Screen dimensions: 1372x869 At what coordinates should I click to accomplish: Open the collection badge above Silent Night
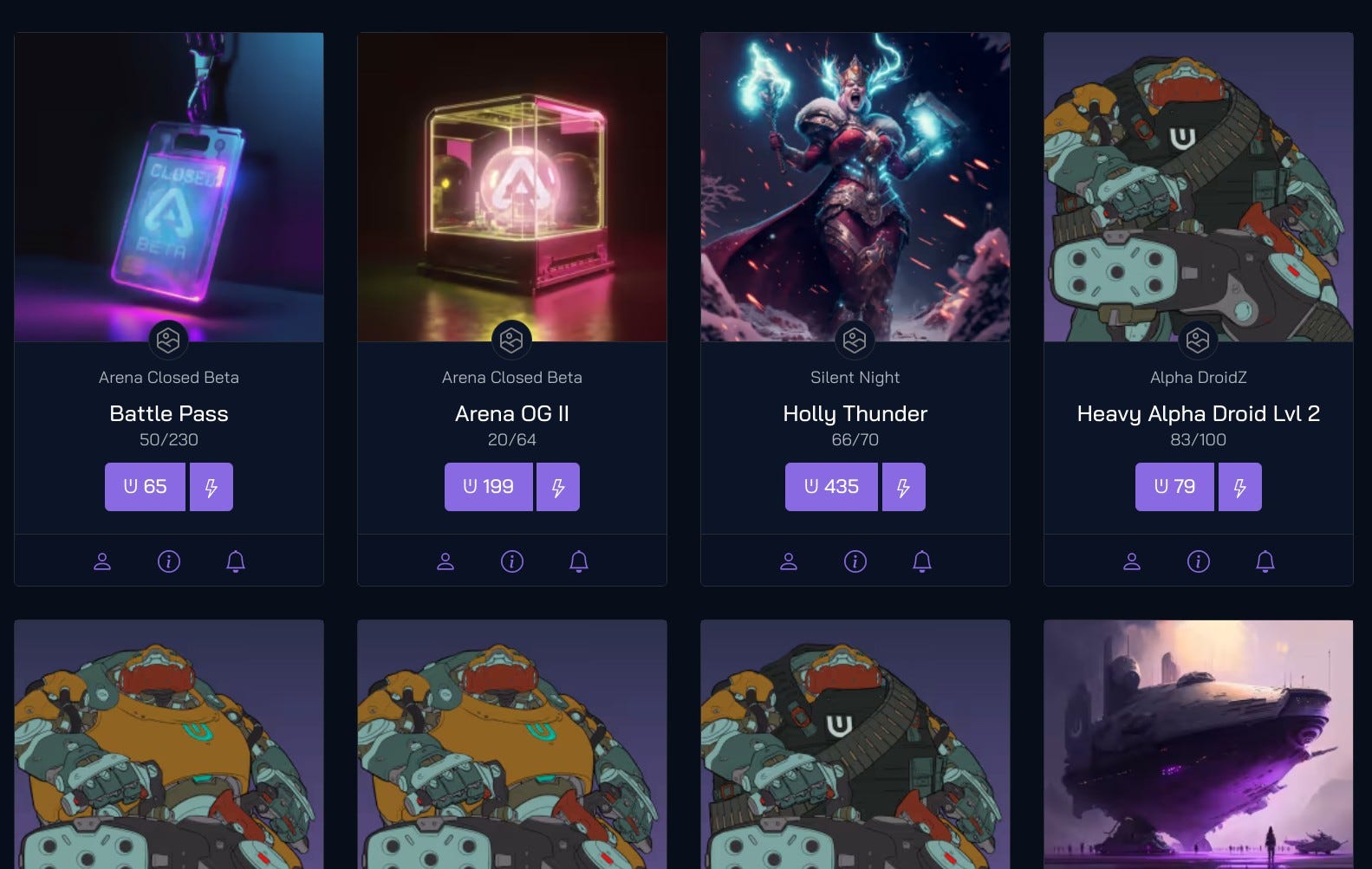(855, 340)
